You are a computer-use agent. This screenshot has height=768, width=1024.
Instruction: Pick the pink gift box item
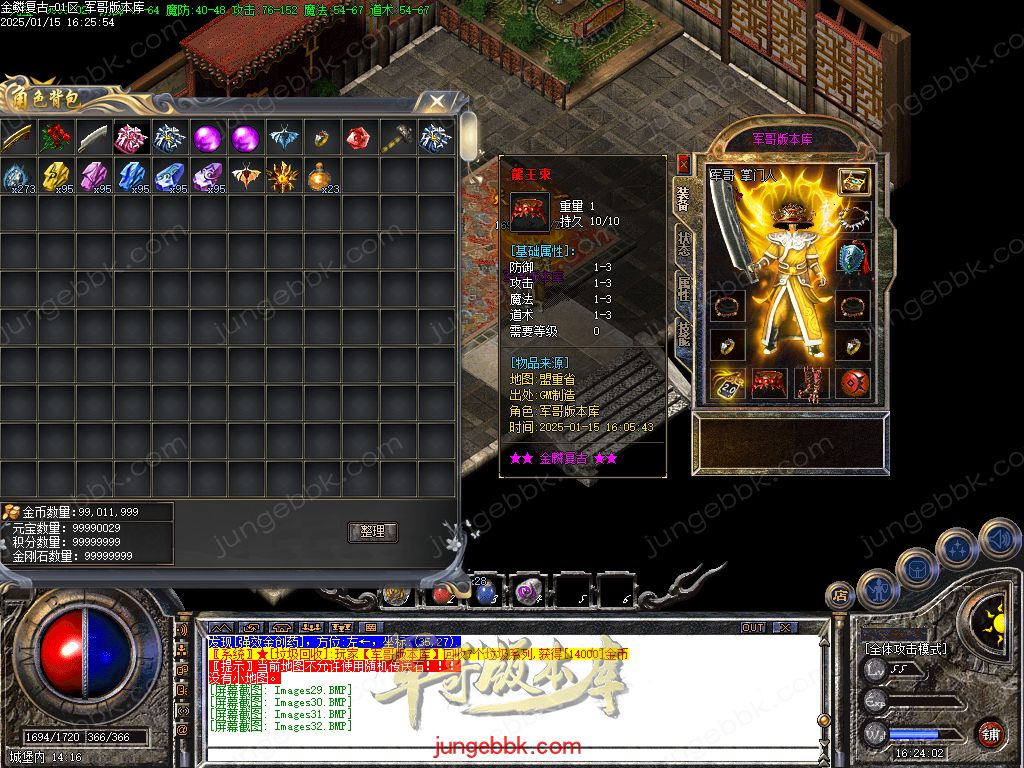131,138
